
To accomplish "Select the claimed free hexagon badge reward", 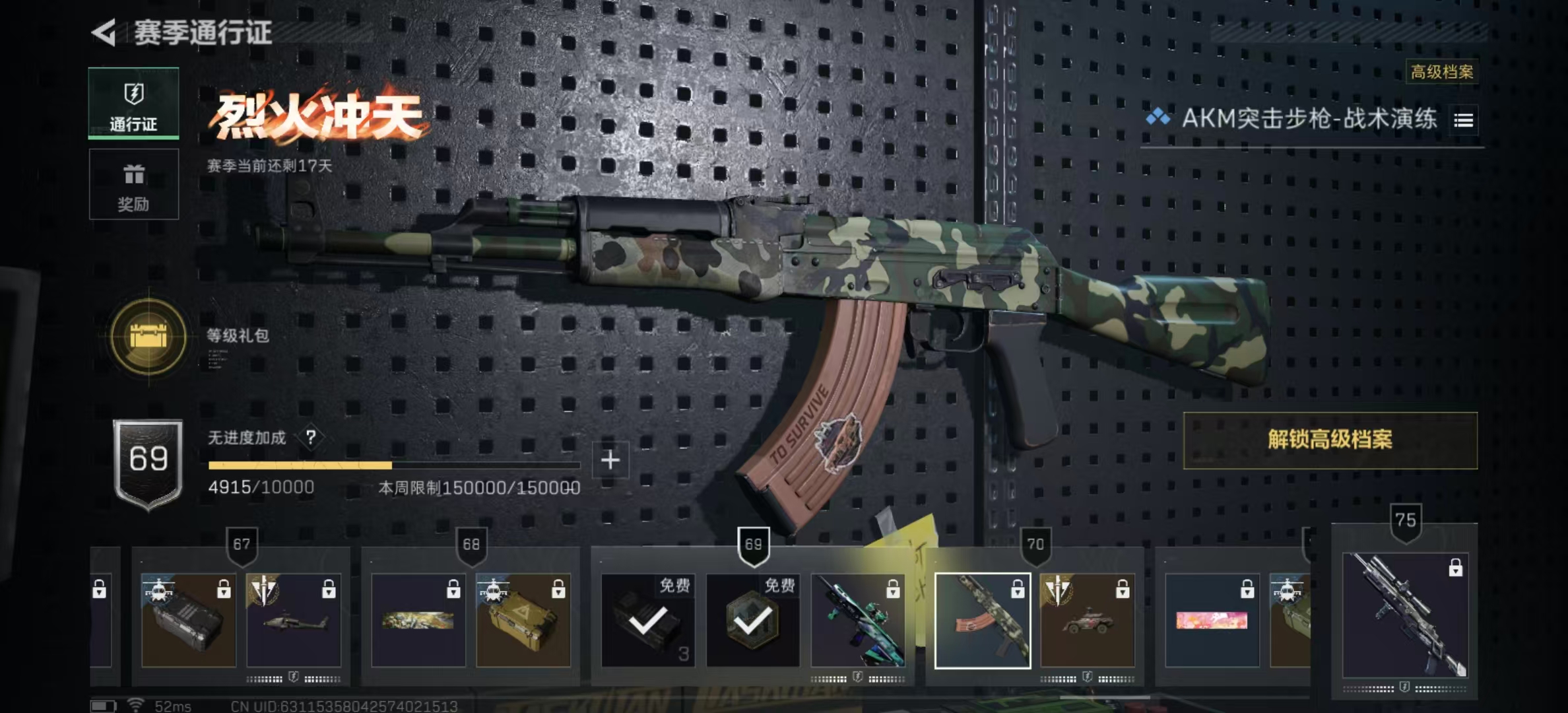I will tap(753, 621).
